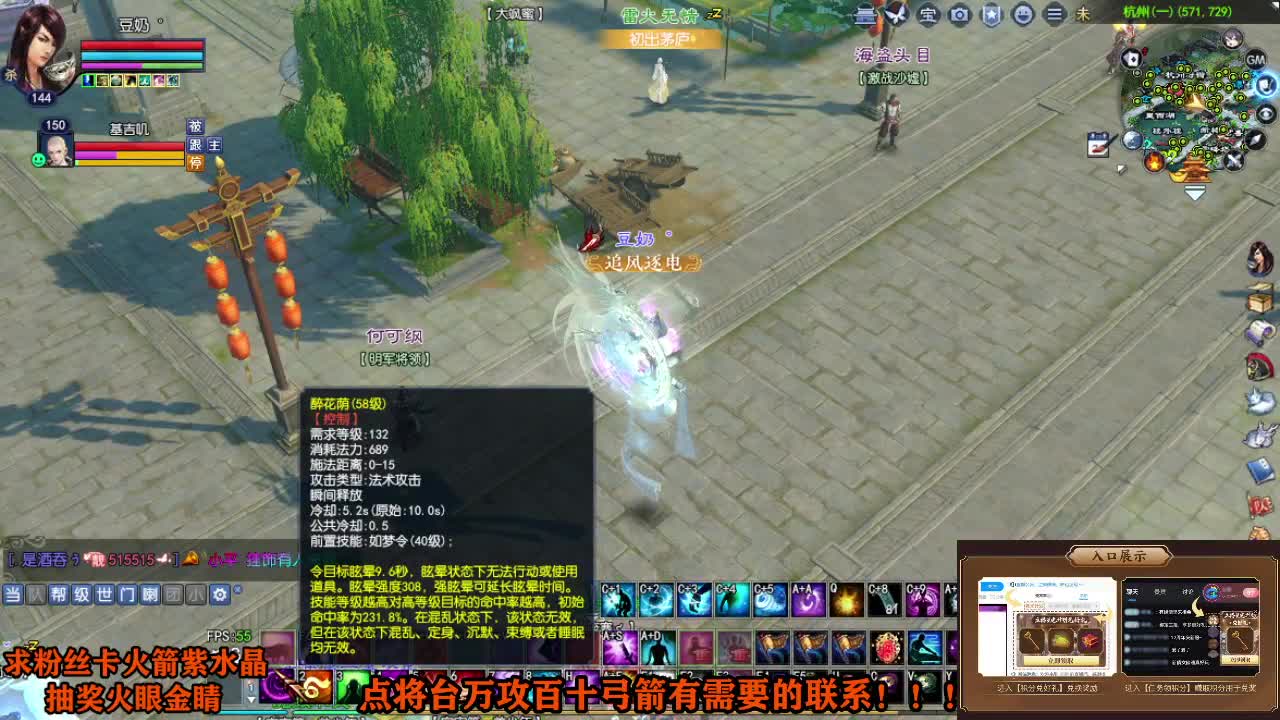Toggle the eye icon next to the minimap
Screen dimensions: 1280x720
tap(1264, 113)
